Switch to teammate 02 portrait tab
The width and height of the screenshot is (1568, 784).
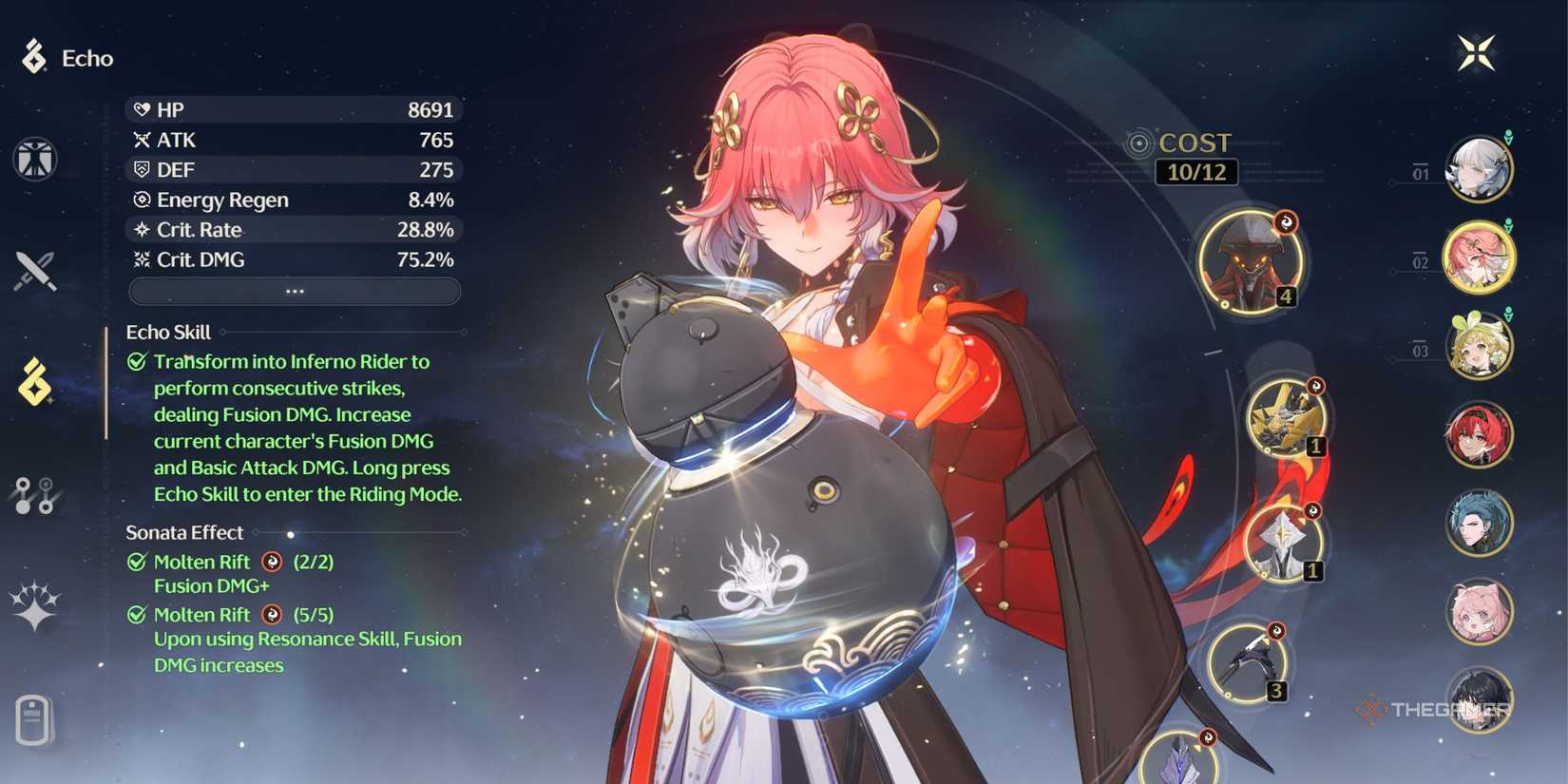pos(1480,259)
